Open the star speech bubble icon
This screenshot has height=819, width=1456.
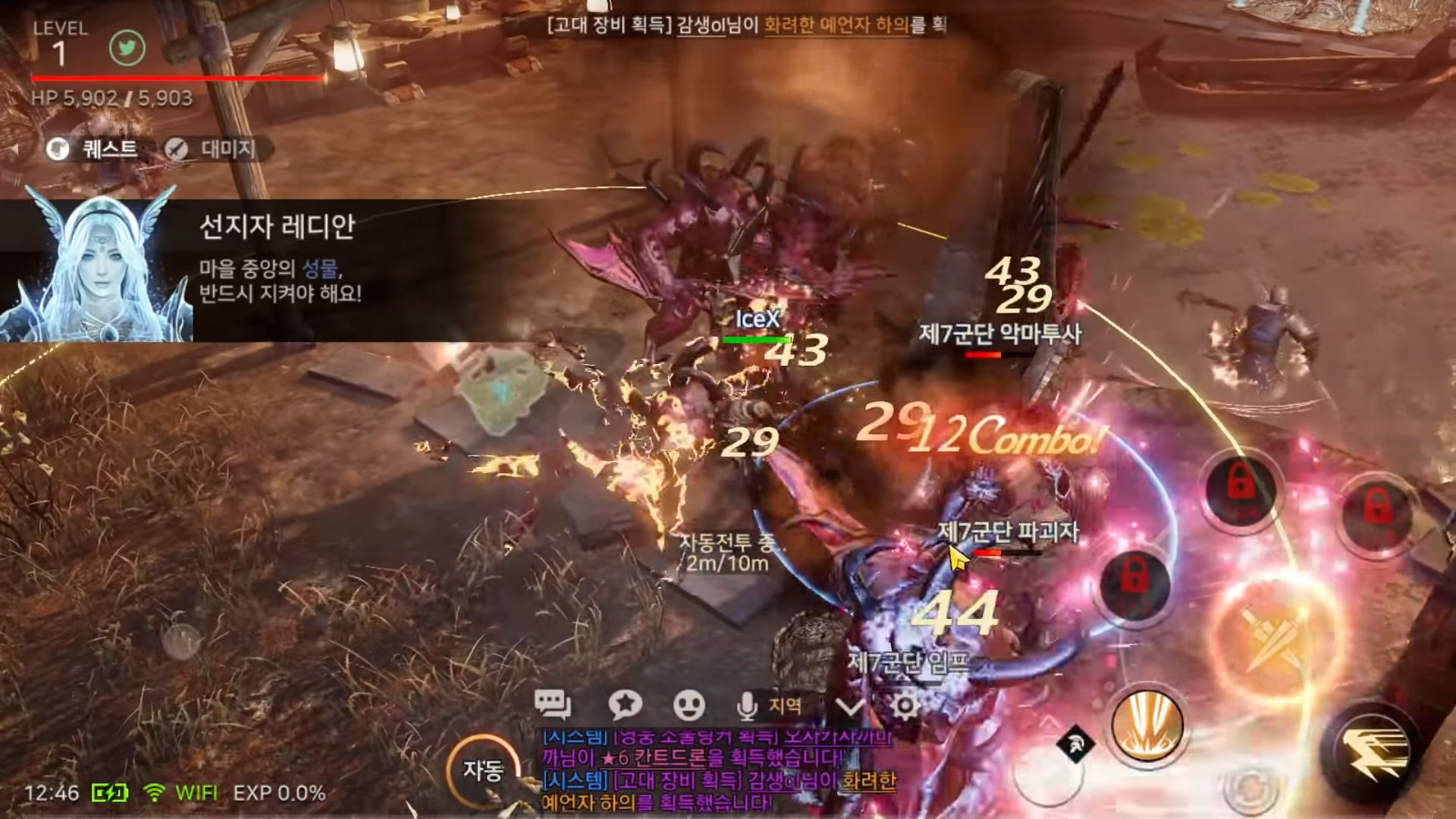[x=625, y=705]
